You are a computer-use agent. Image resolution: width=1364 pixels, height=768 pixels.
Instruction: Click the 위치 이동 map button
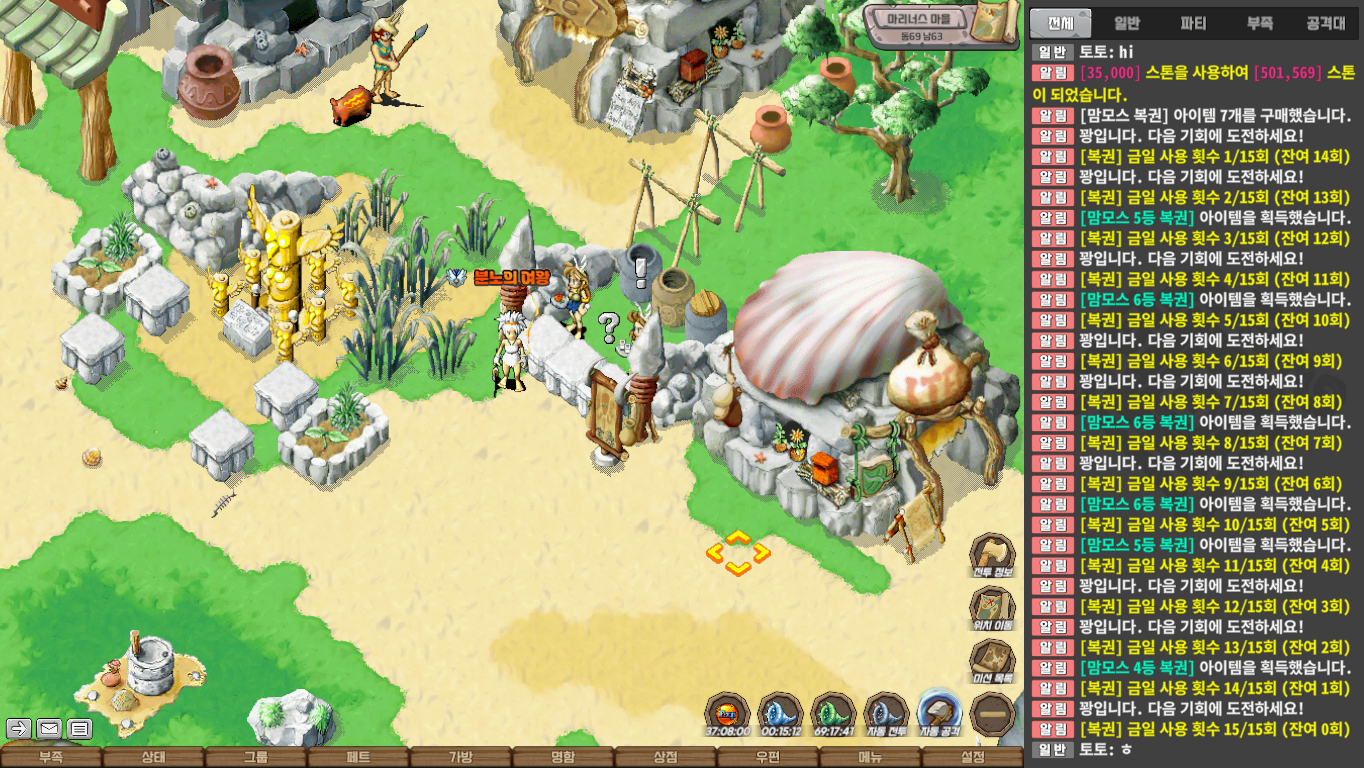coord(993,609)
